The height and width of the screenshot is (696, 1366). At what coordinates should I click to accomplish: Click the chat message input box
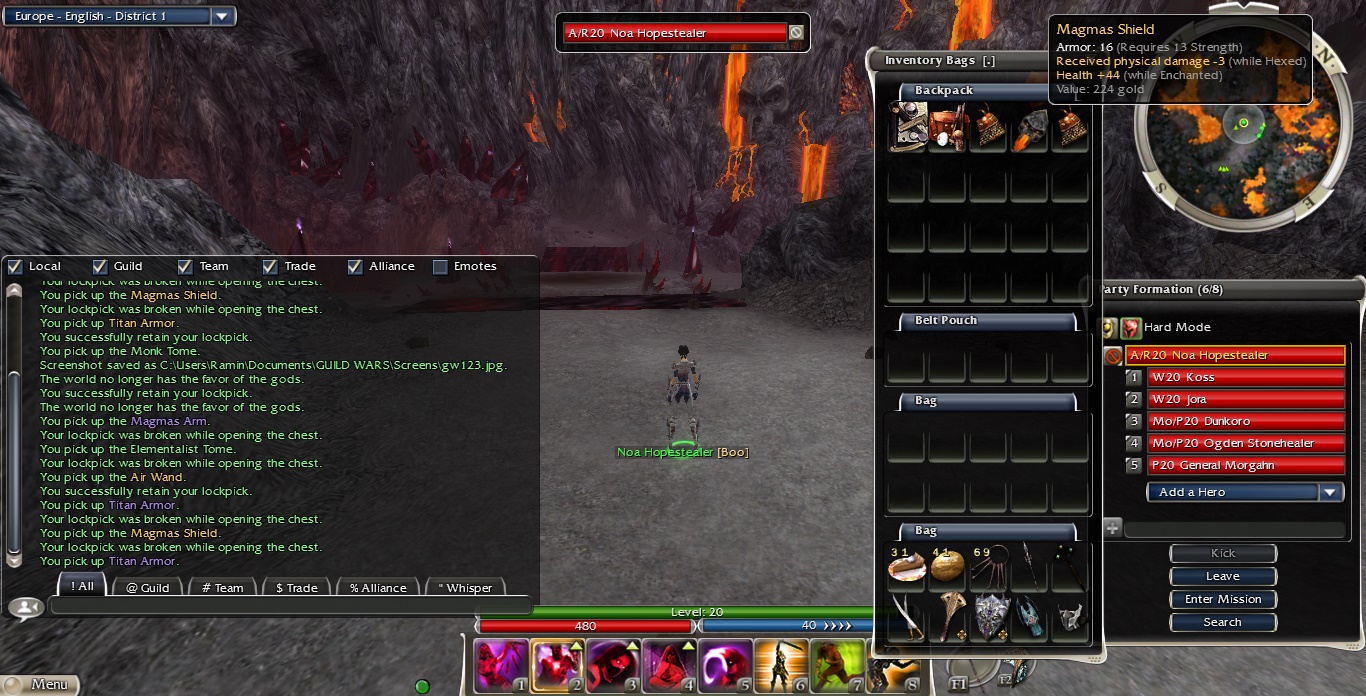pos(290,605)
